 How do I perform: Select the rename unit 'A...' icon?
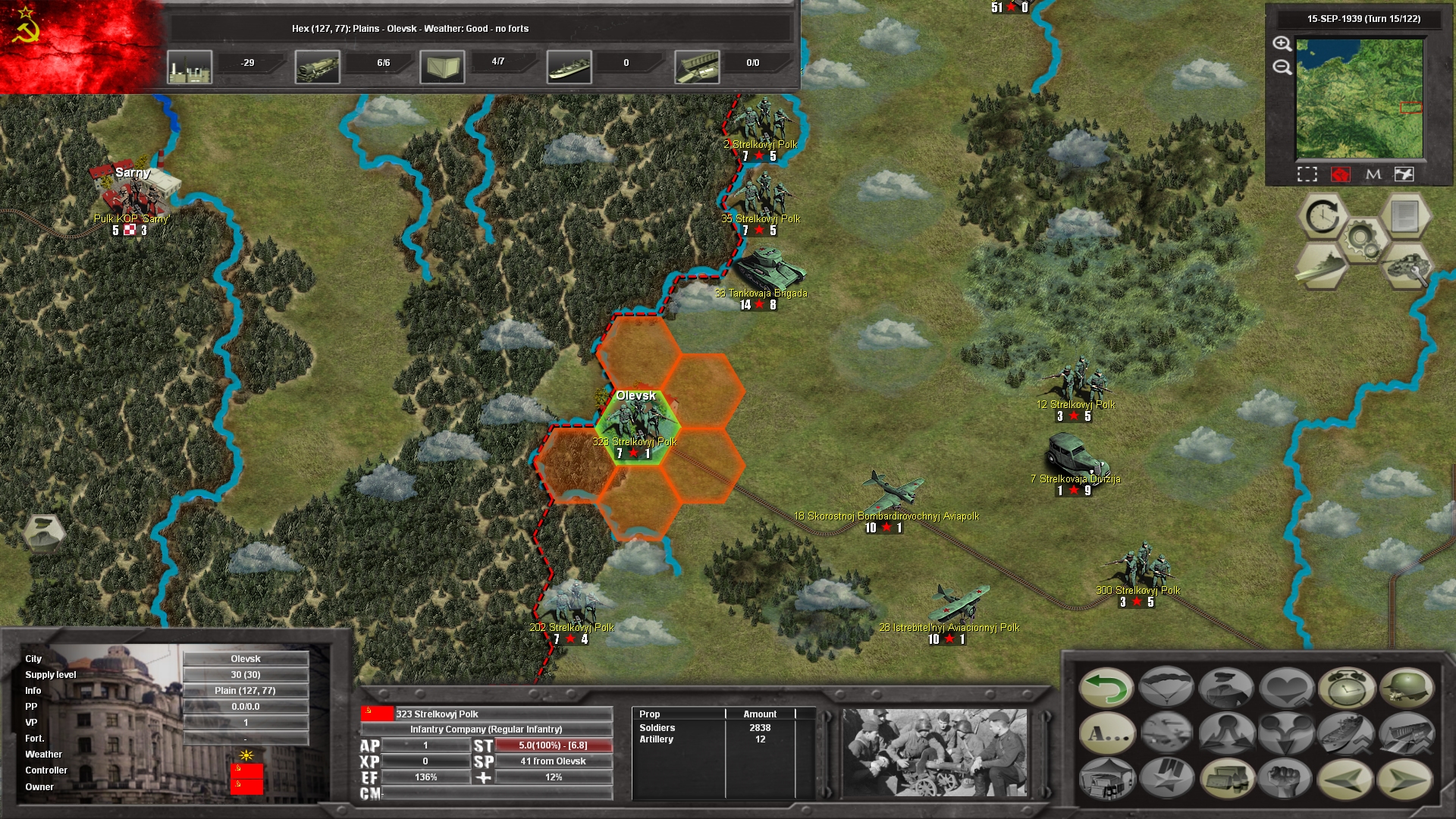click(x=1108, y=734)
